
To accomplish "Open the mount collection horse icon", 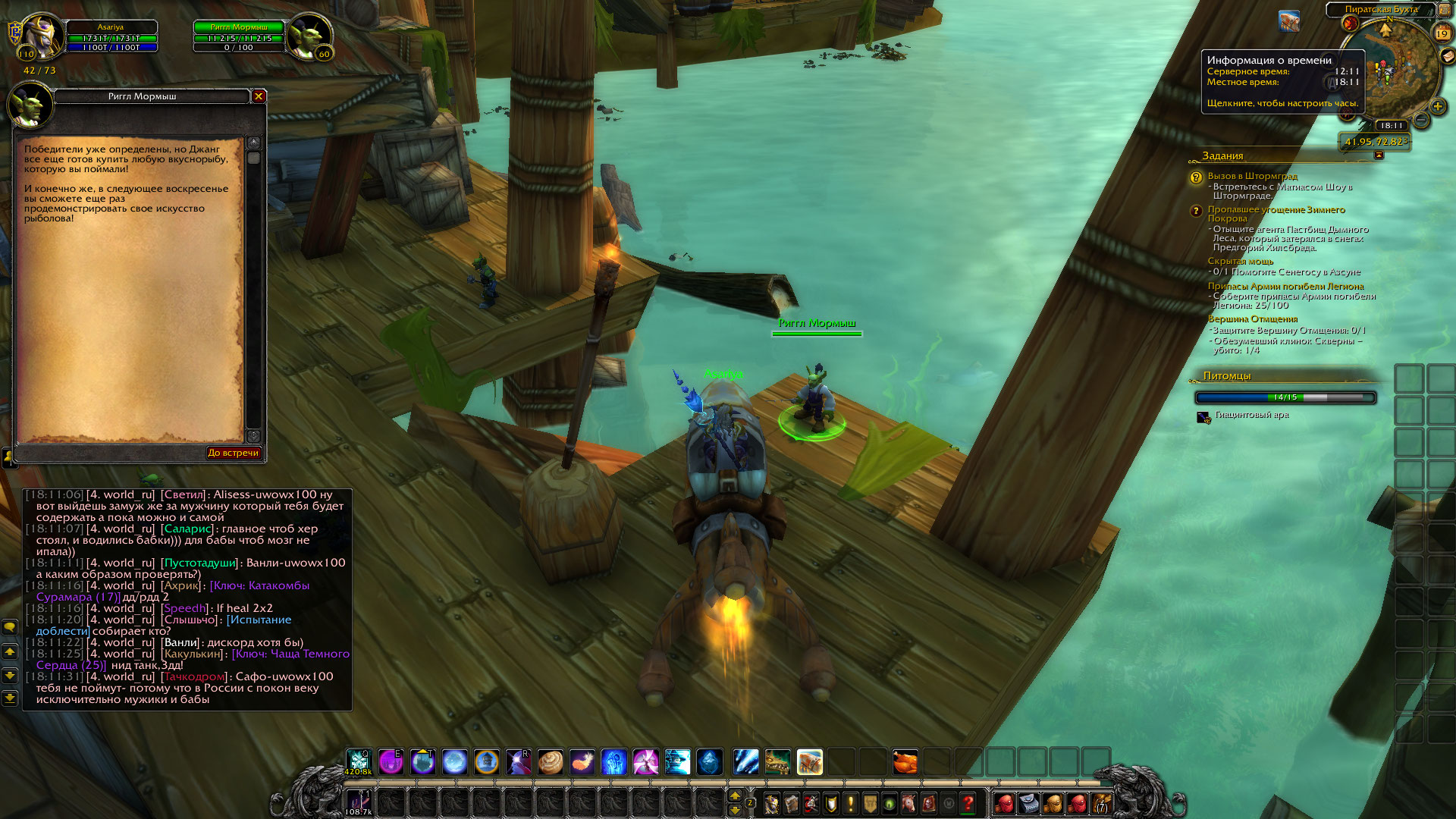I will pyautogui.click(x=909, y=803).
